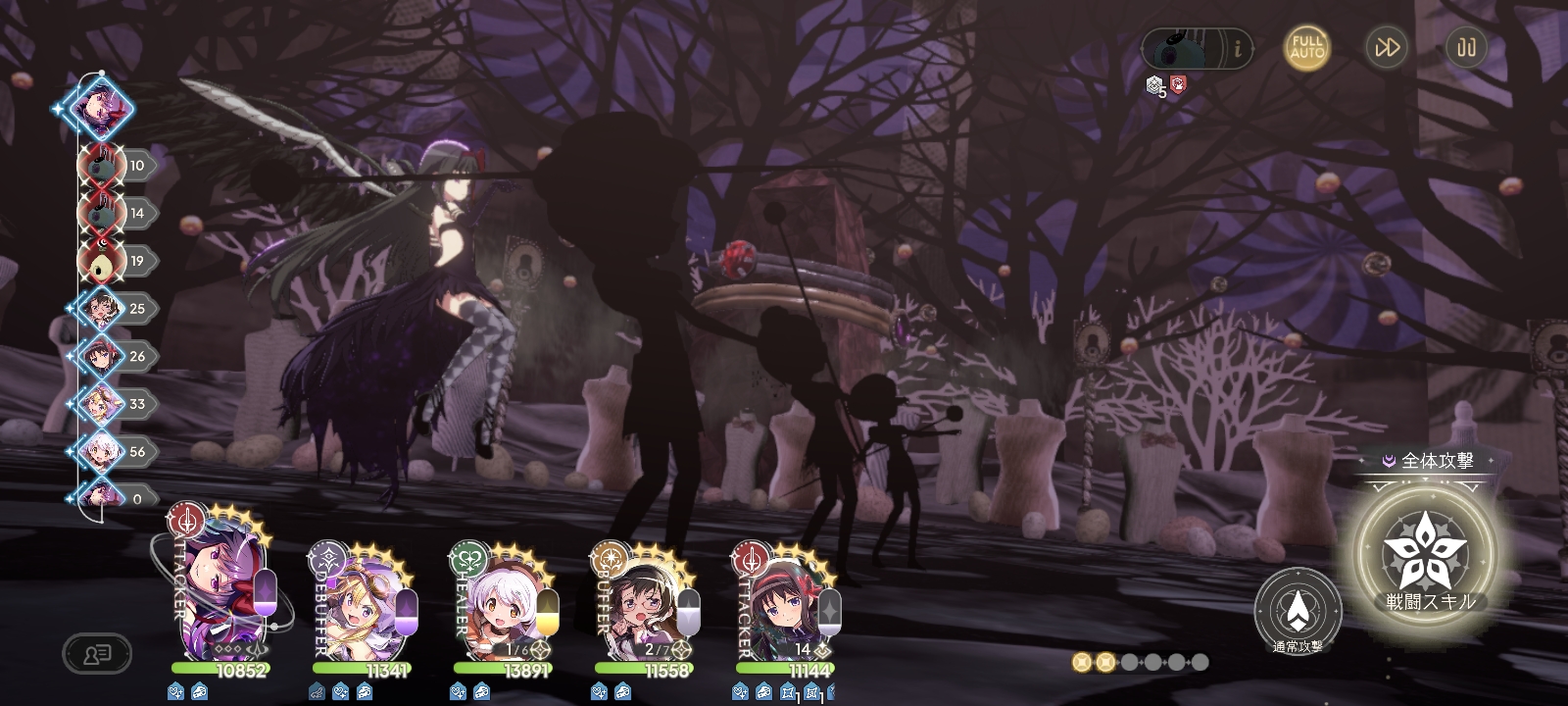Select the turn-order portrait marked 56
This screenshot has height=706, width=1568.
99,451
